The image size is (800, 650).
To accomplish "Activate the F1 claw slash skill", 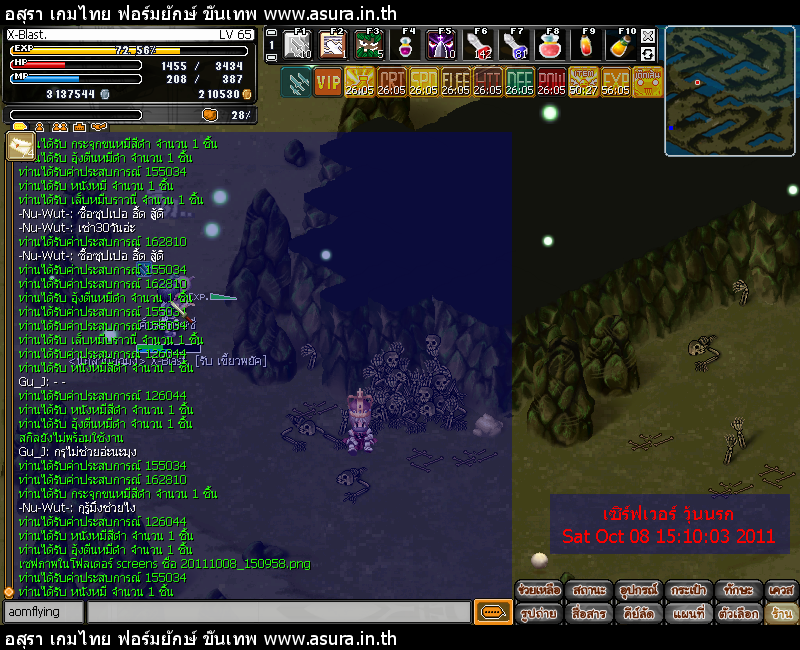I will [x=298, y=45].
